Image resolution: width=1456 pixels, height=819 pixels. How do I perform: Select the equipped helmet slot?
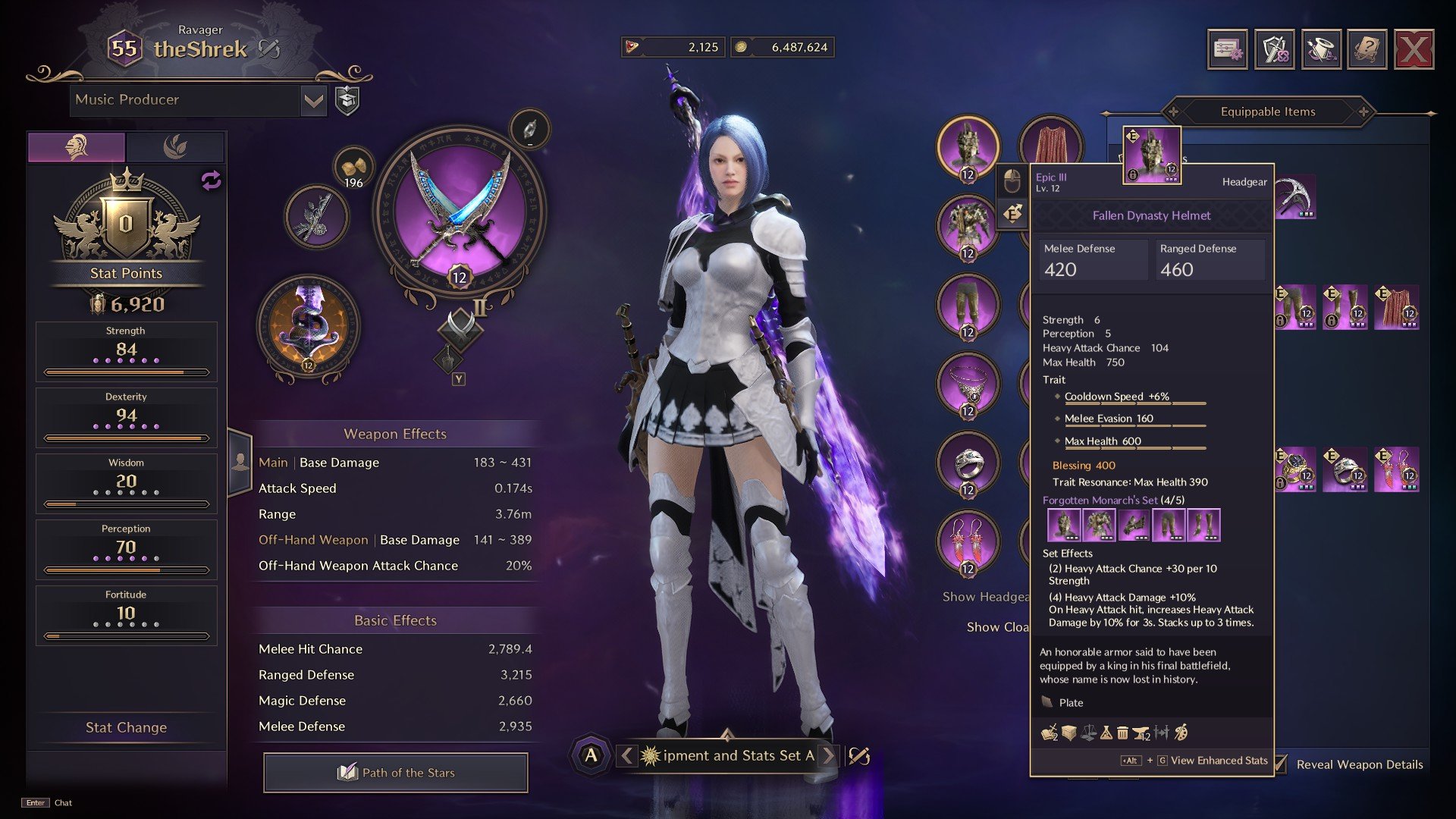tap(968, 147)
